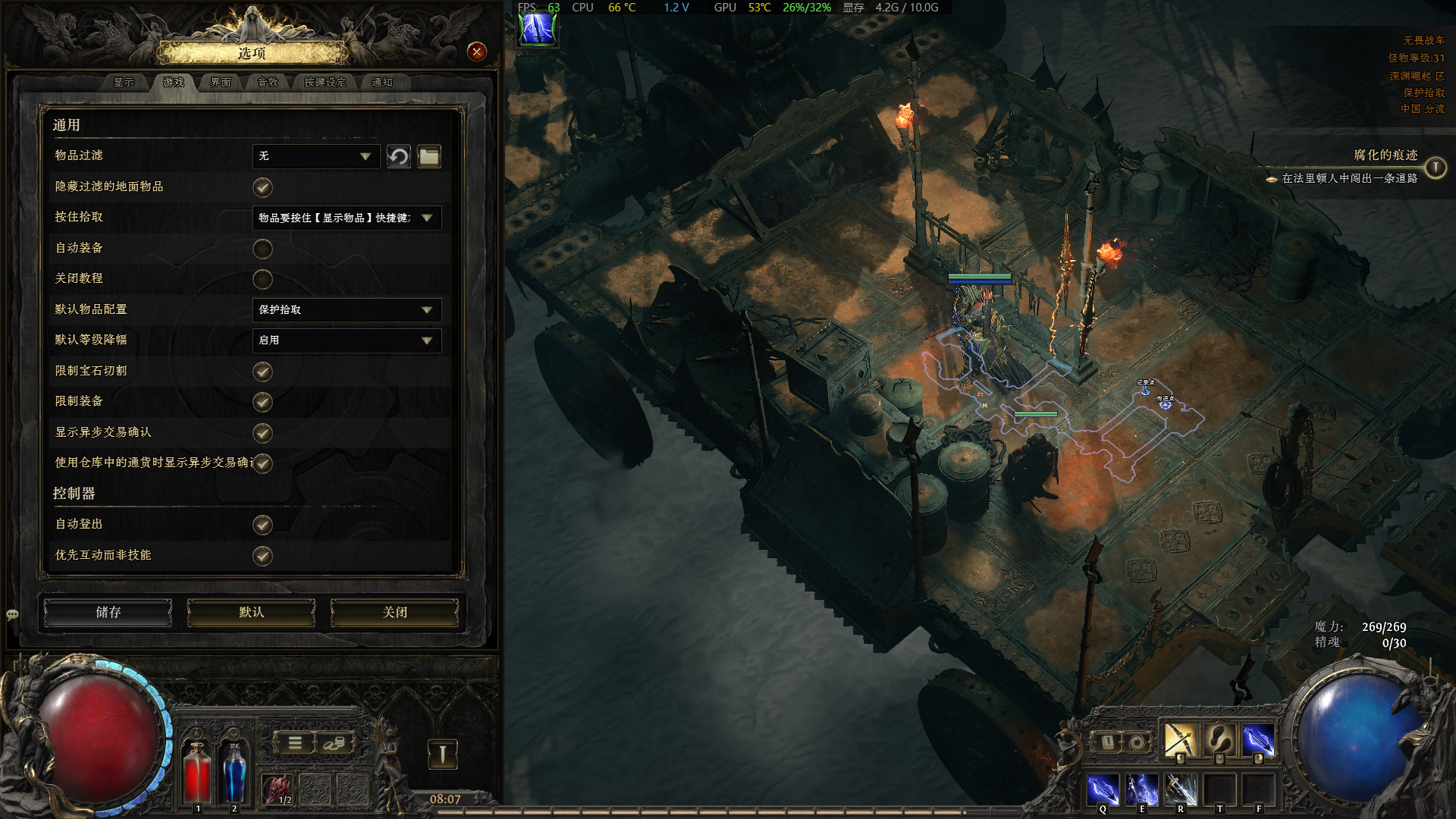Go to the 按键设定 tab
Viewport: 1456px width, 819px height.
(x=325, y=82)
